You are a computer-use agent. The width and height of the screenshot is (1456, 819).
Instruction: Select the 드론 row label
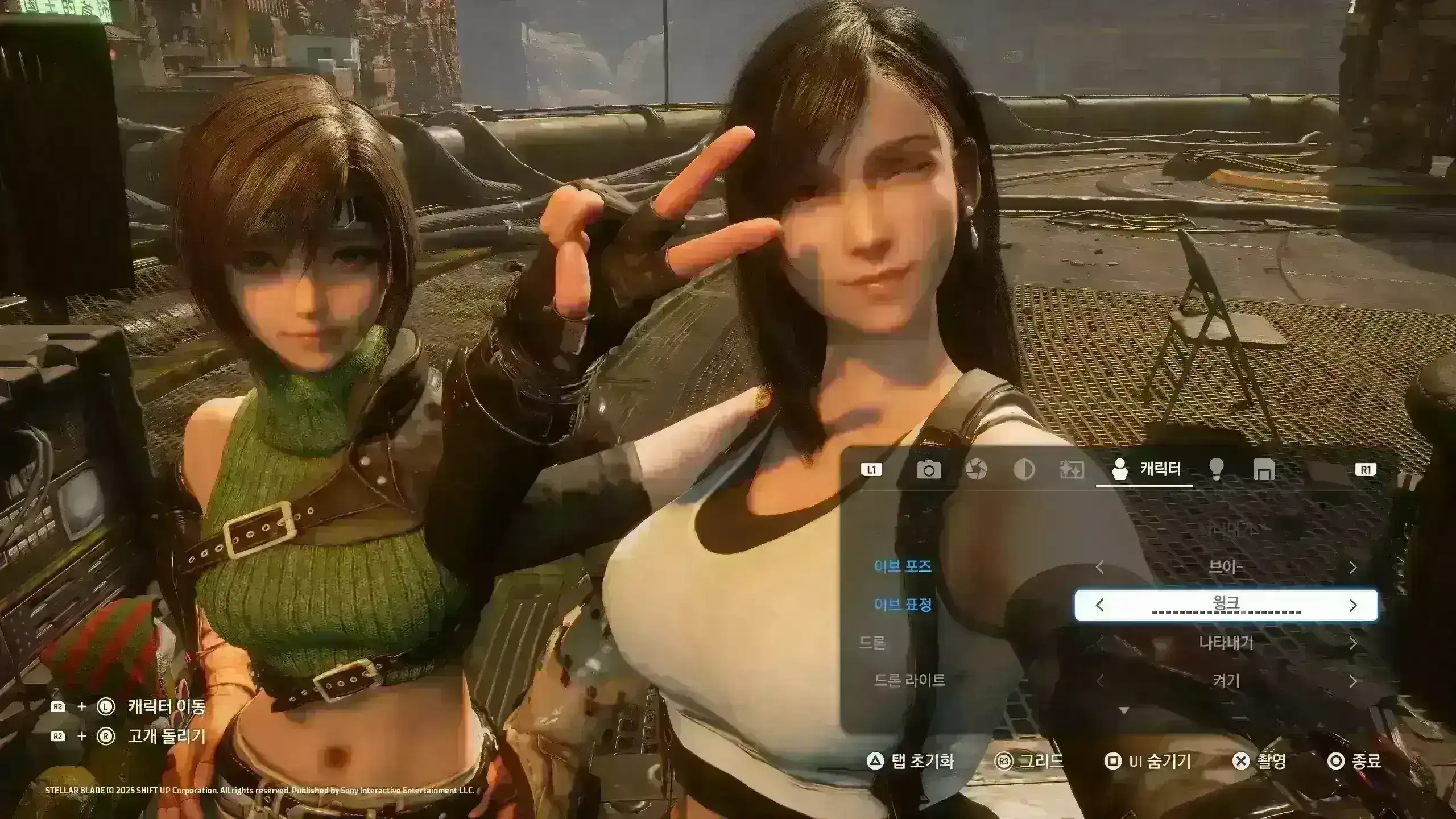(x=872, y=643)
